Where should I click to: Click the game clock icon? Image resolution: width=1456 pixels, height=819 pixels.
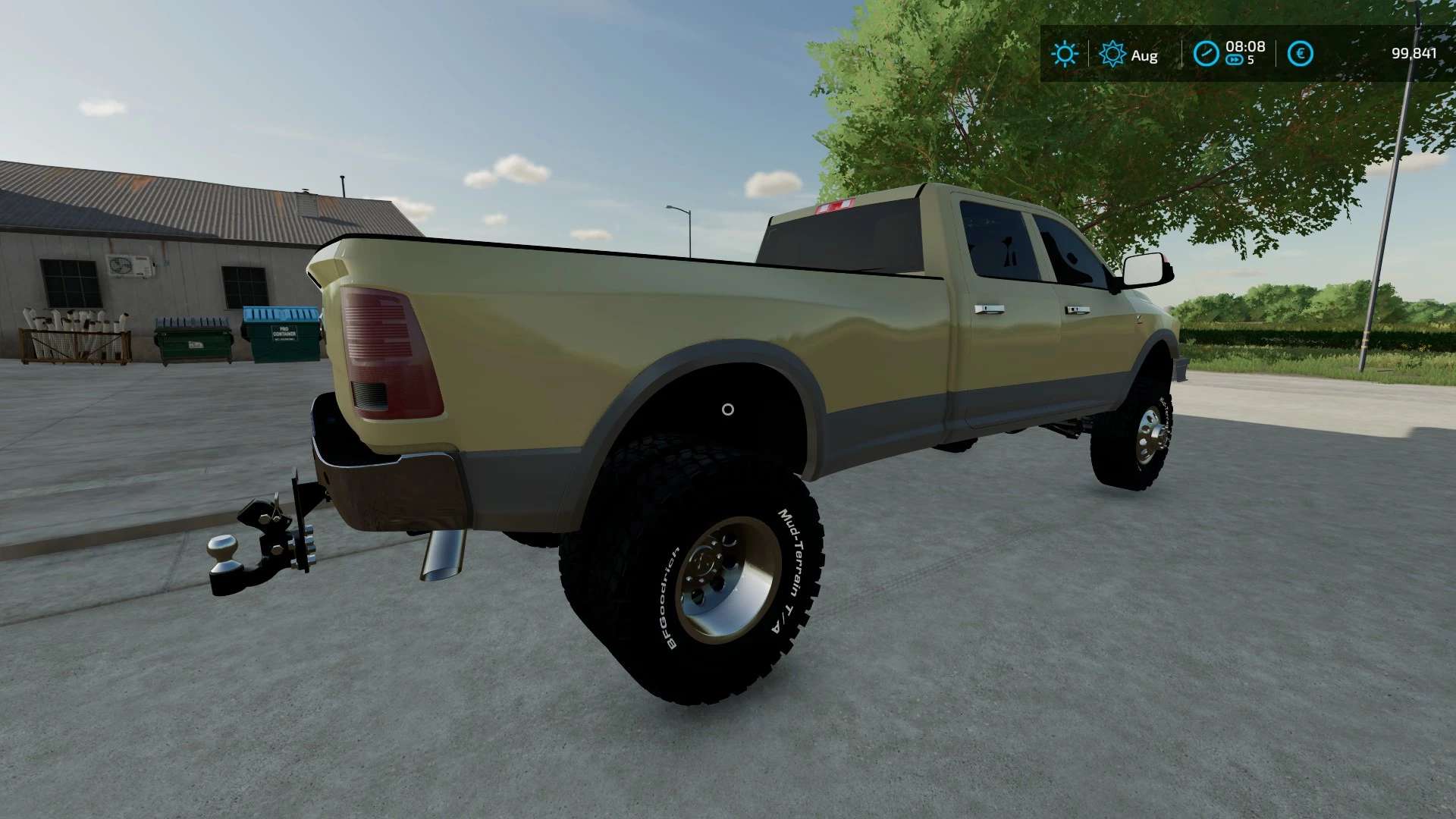1206,53
